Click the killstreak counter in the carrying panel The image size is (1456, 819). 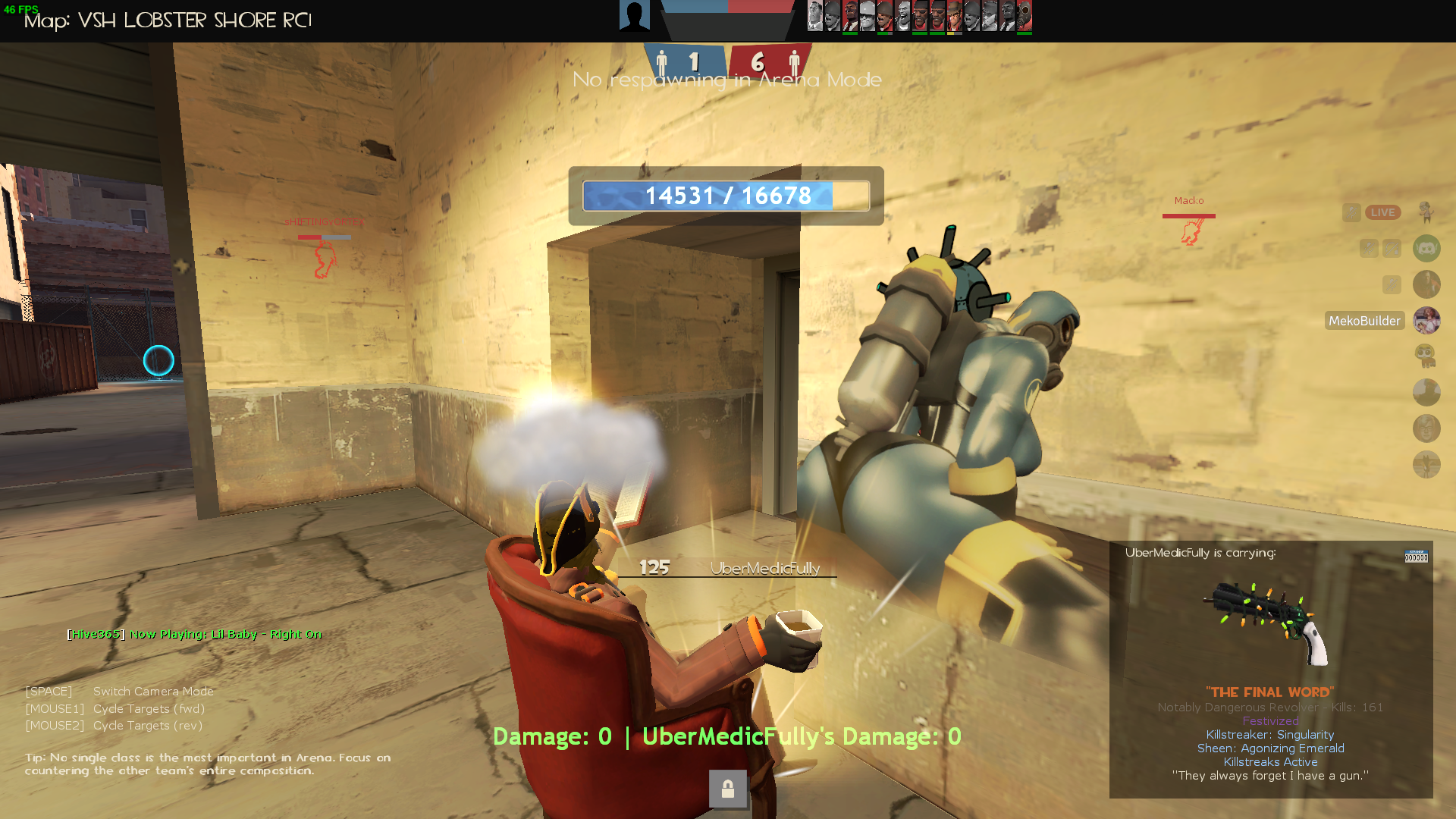[1417, 557]
